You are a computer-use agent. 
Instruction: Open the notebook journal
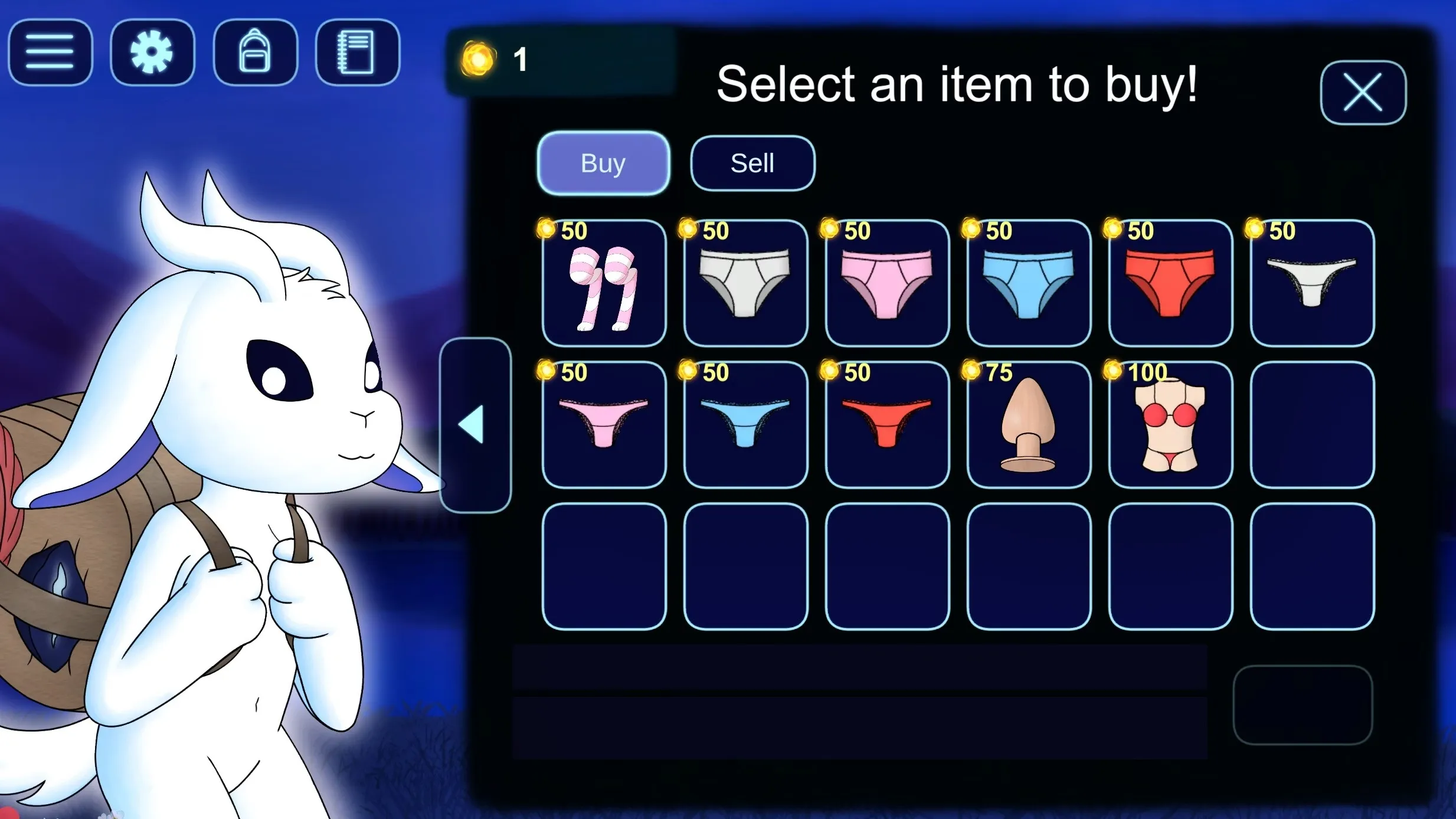coord(357,53)
